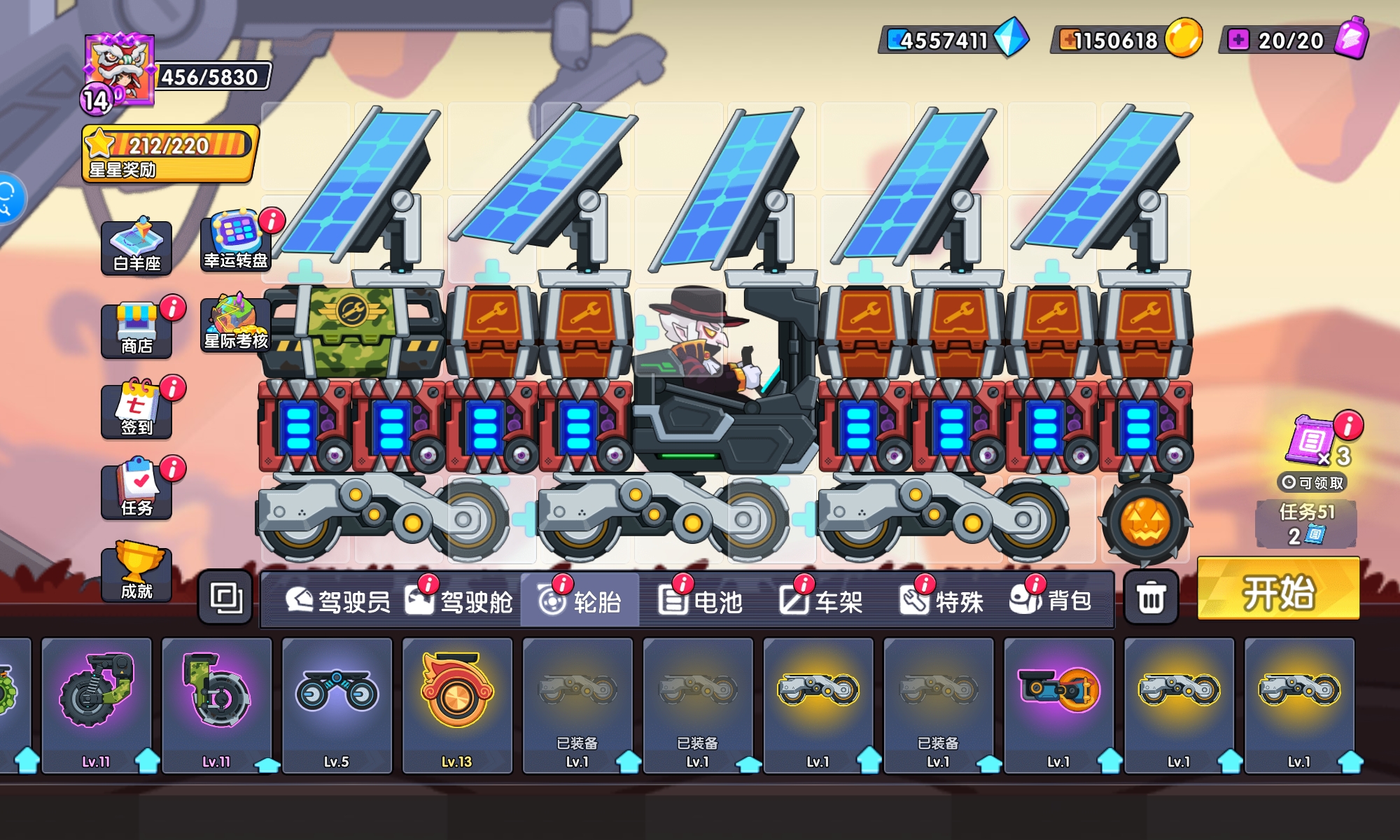Choose the Lv.5 blue twin-wheel part
The width and height of the screenshot is (1400, 840).
point(337,703)
